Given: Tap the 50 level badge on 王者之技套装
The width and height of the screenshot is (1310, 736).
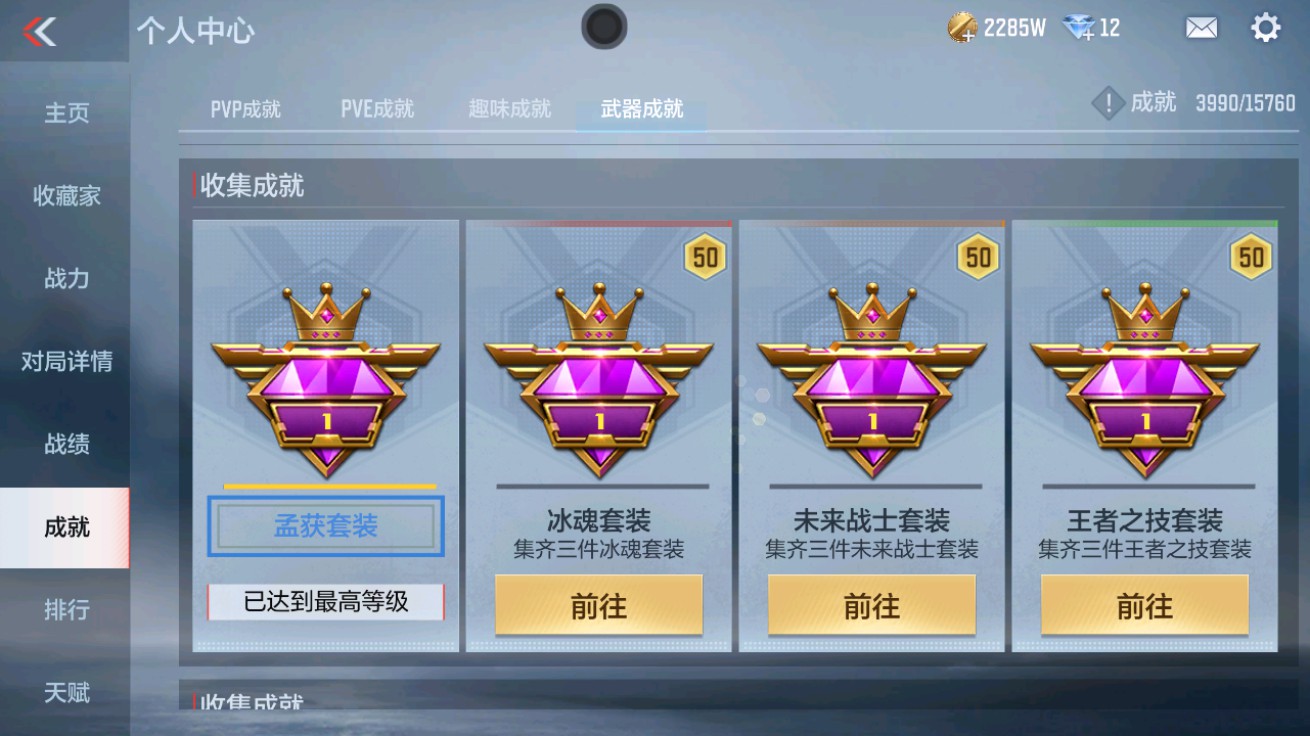Looking at the screenshot, I should 1251,258.
